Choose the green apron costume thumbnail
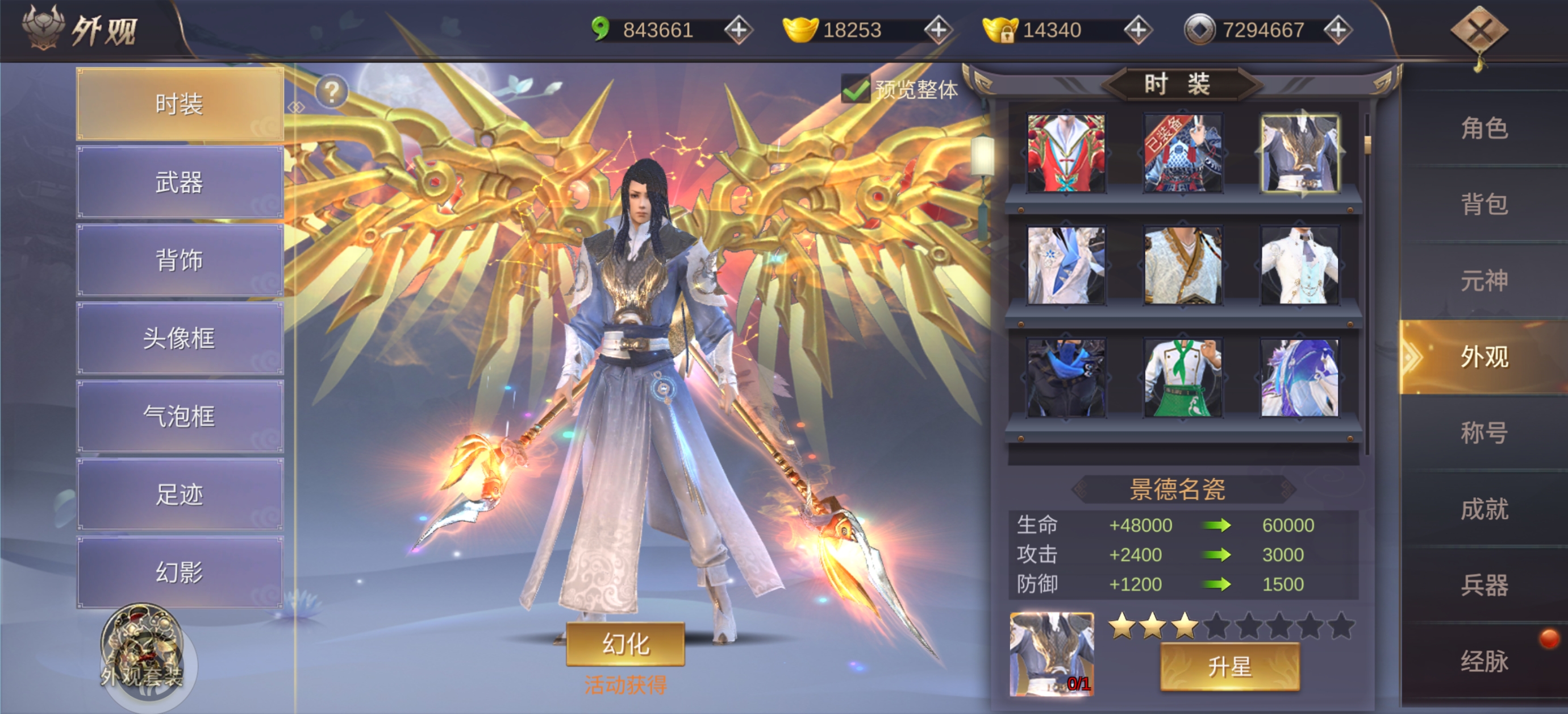Viewport: 1568px width, 714px height. (x=1182, y=379)
